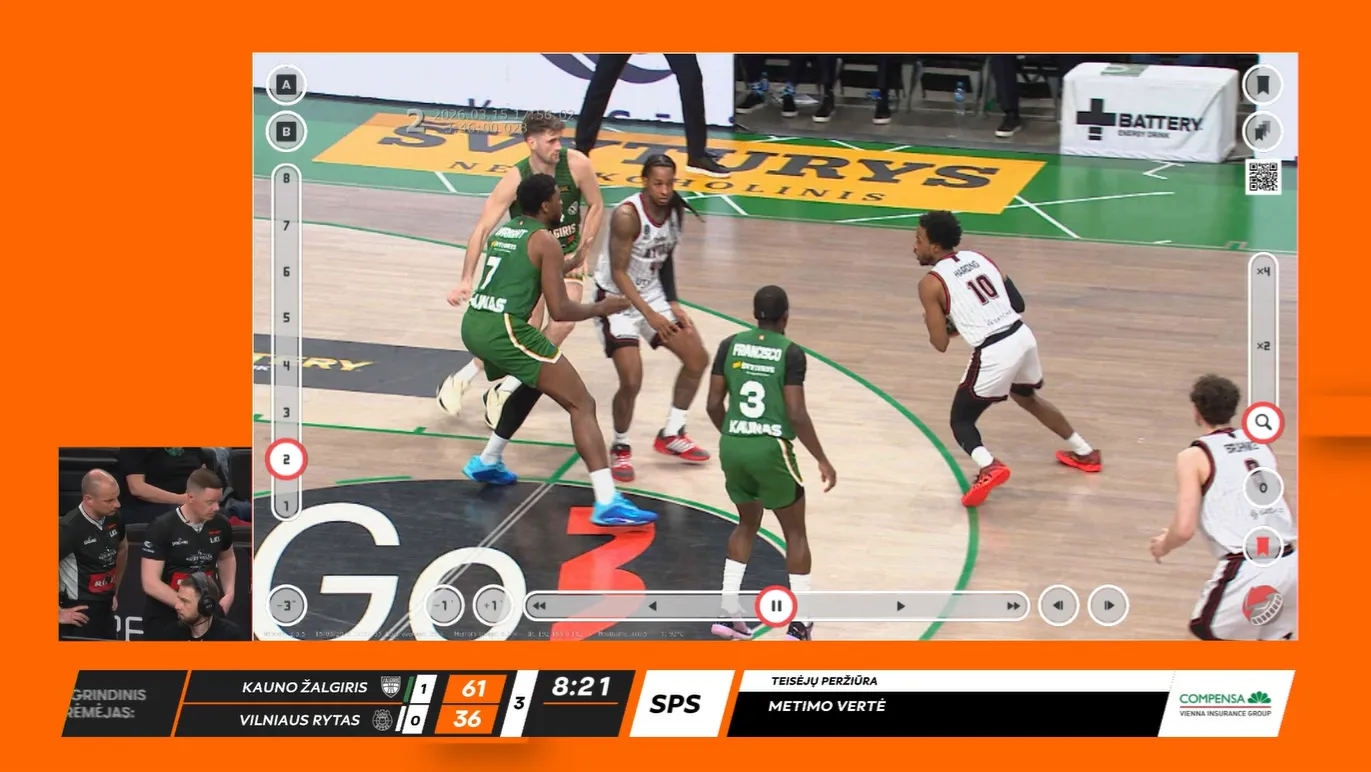Switch to camera 1 on the camera strip
The image size is (1371, 772).
pos(286,506)
